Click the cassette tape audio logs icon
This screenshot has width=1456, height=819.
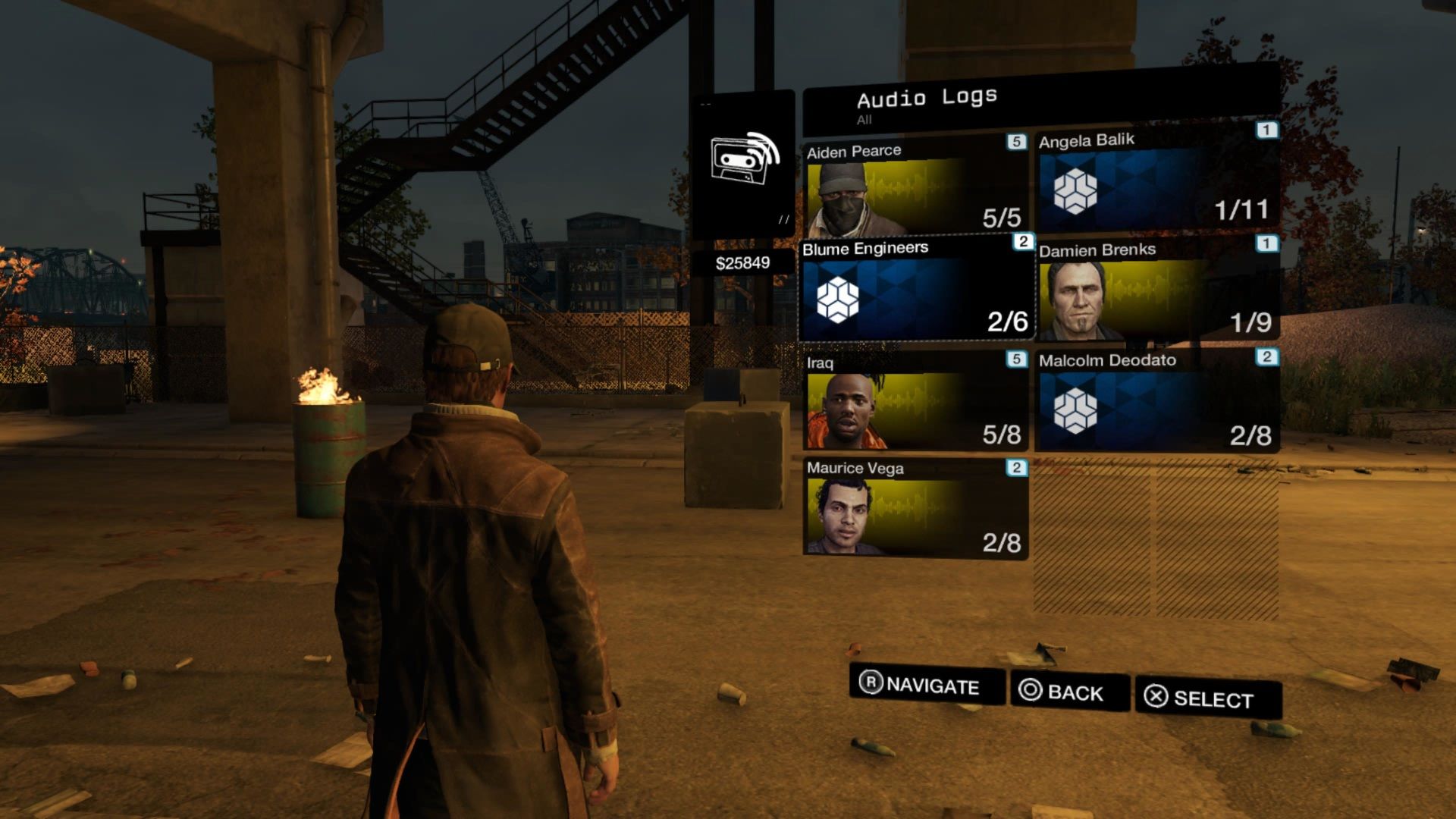point(743,161)
